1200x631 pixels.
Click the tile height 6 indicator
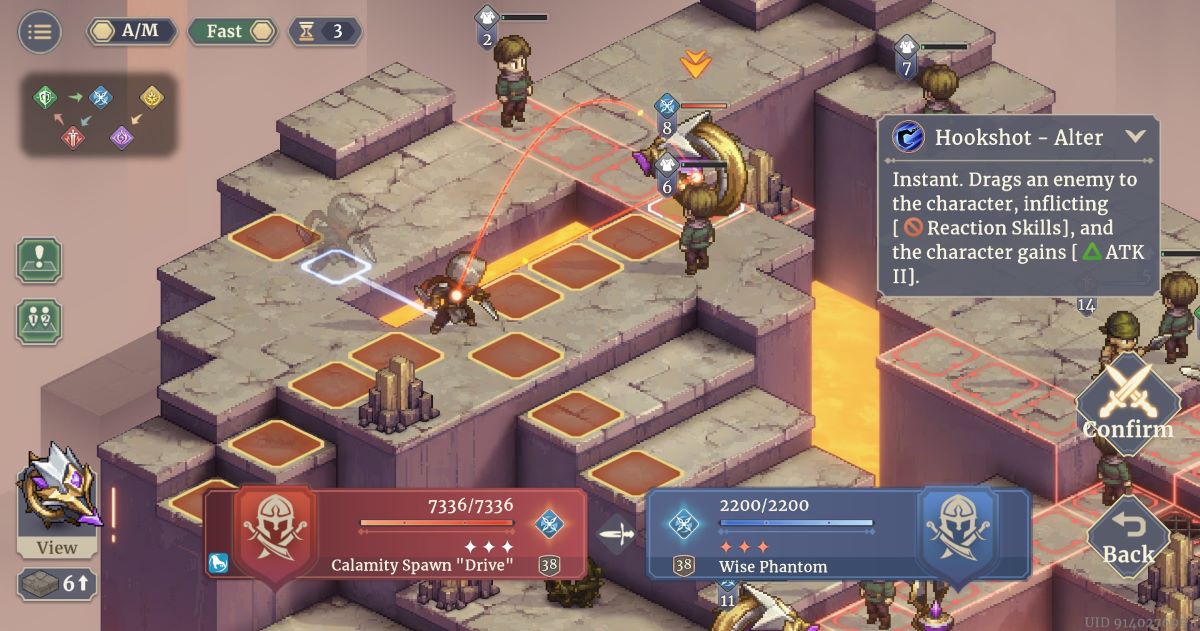(57, 584)
